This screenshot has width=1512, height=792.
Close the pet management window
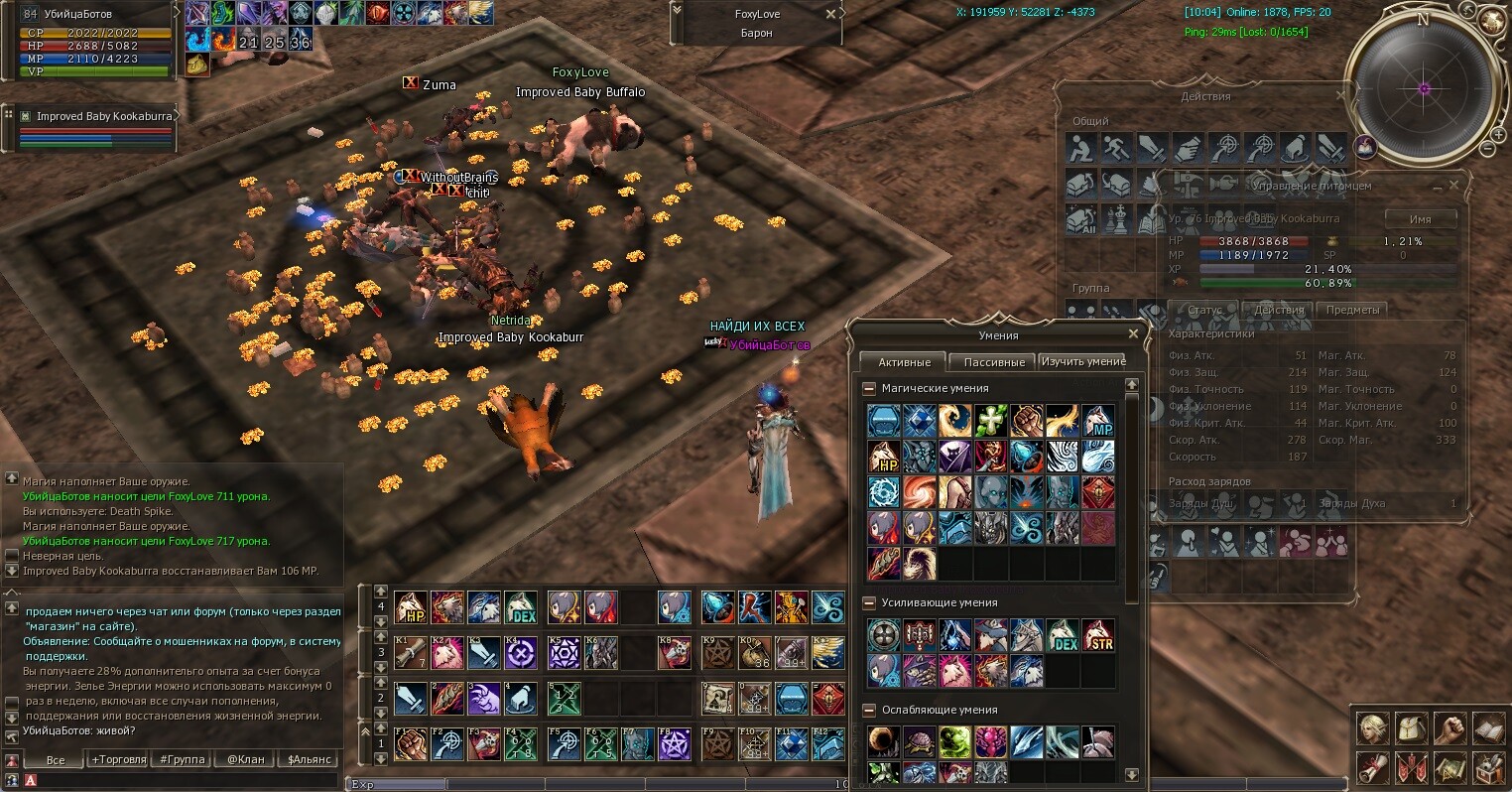[x=1453, y=186]
